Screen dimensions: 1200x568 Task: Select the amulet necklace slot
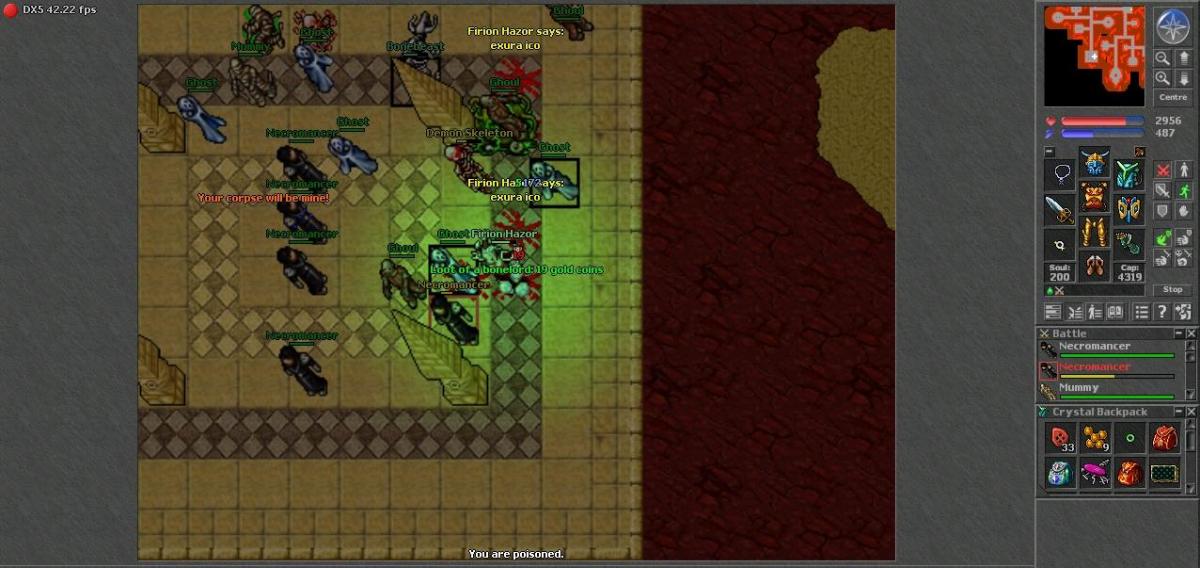pos(1060,176)
